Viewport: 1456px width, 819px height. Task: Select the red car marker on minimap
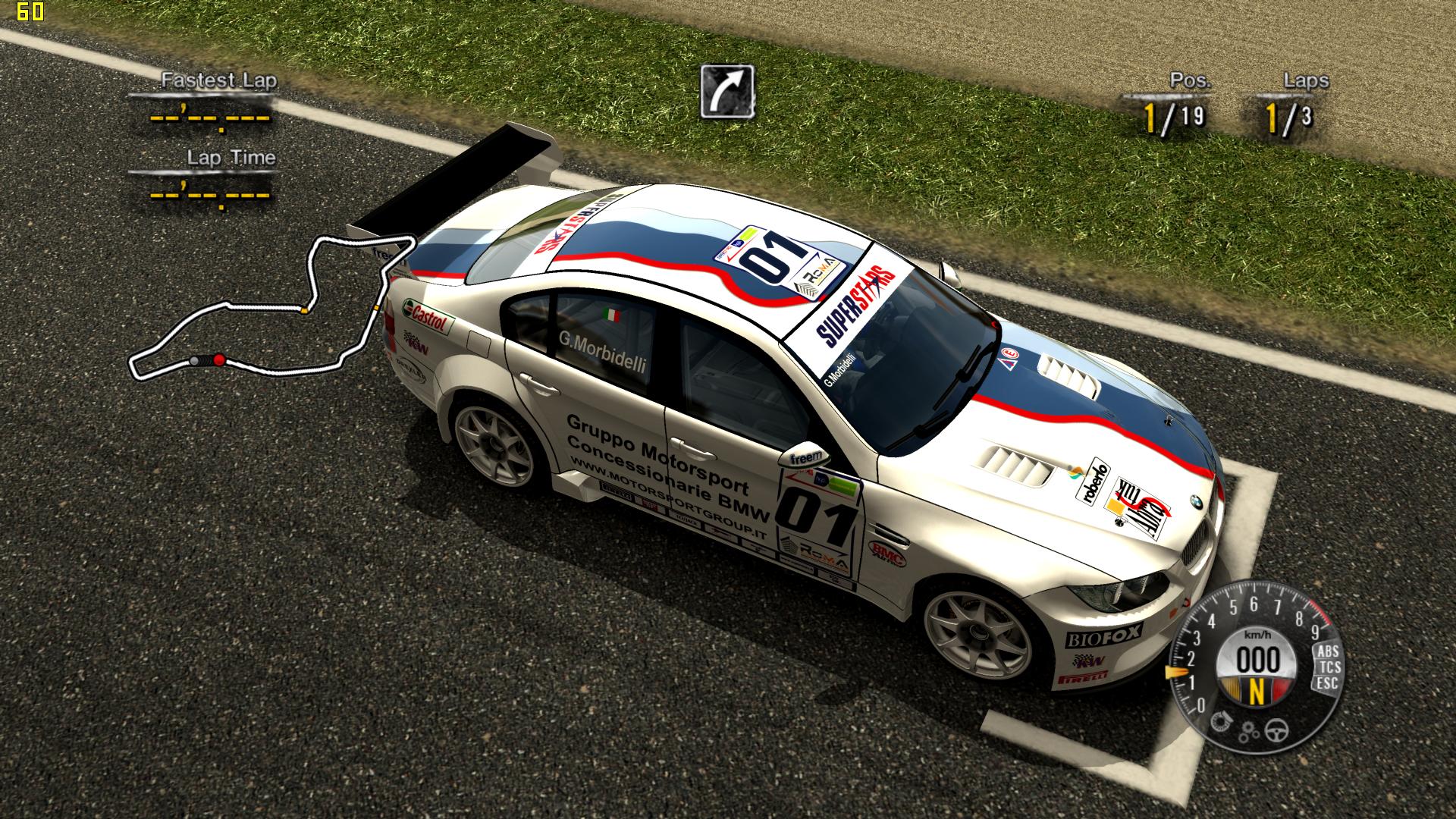pyautogui.click(x=219, y=360)
